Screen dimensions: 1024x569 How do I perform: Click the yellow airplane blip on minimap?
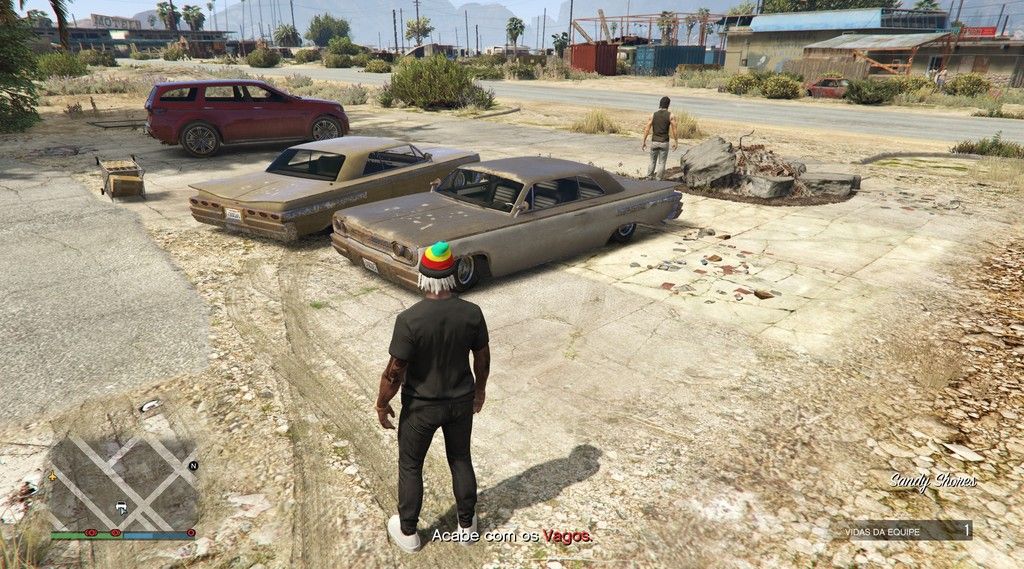coord(53,476)
